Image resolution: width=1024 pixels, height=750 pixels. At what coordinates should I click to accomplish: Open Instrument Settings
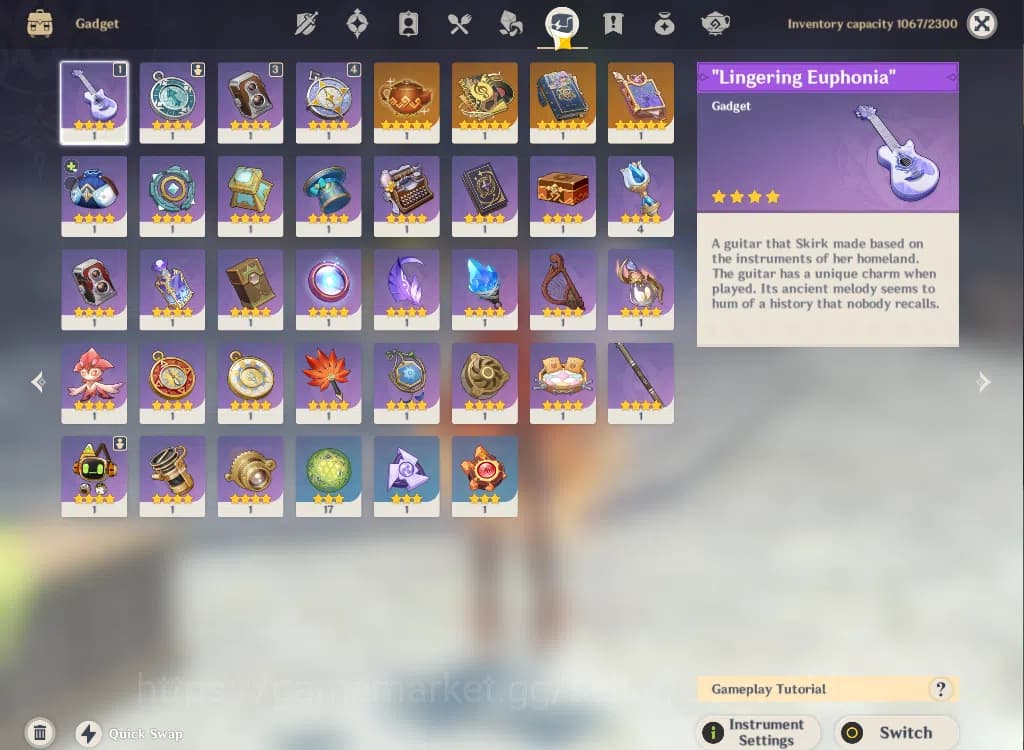click(757, 732)
